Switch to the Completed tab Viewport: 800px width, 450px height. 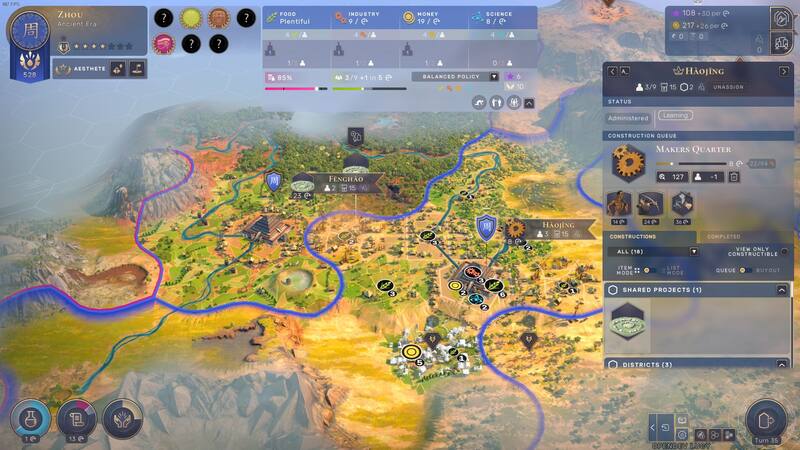pos(724,236)
